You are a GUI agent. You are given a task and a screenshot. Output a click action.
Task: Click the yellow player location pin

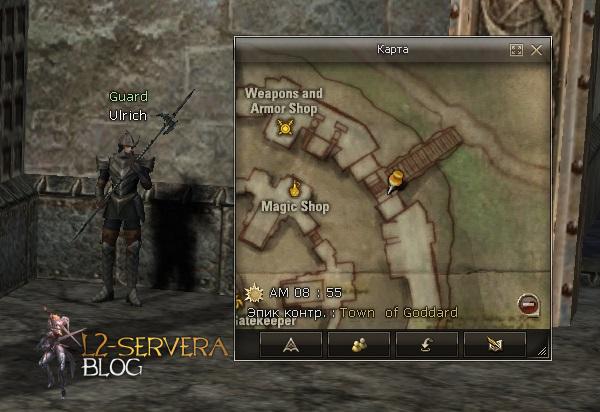(x=395, y=181)
